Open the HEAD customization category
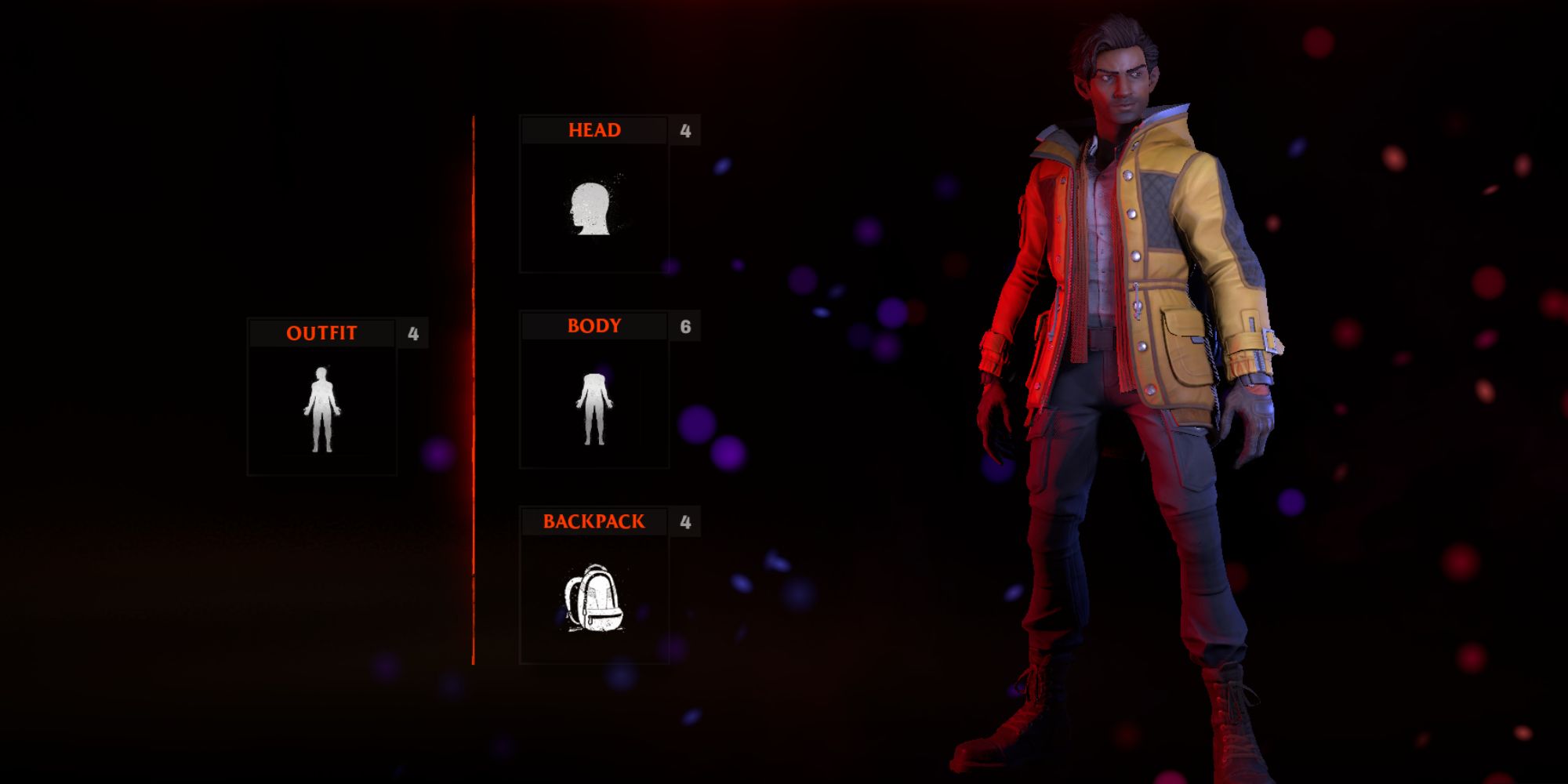 [596, 130]
